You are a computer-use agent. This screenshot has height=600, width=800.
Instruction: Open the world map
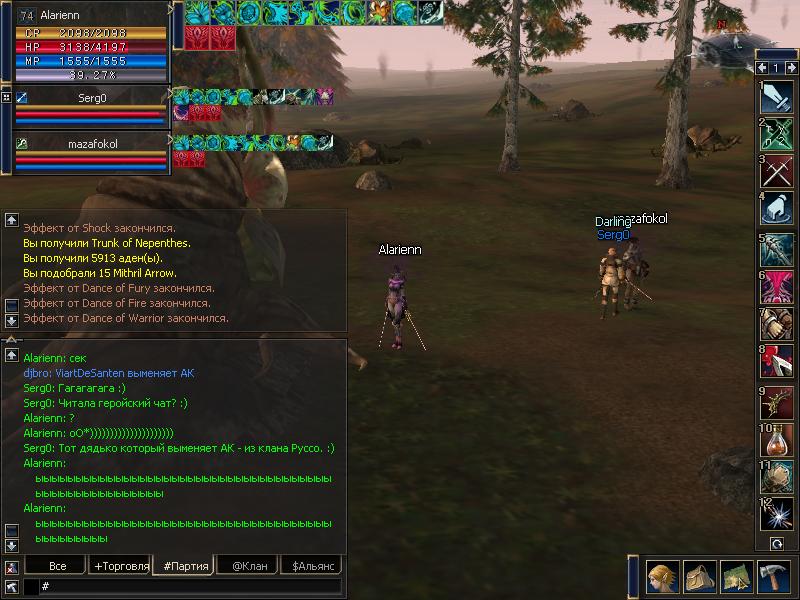click(x=735, y=577)
